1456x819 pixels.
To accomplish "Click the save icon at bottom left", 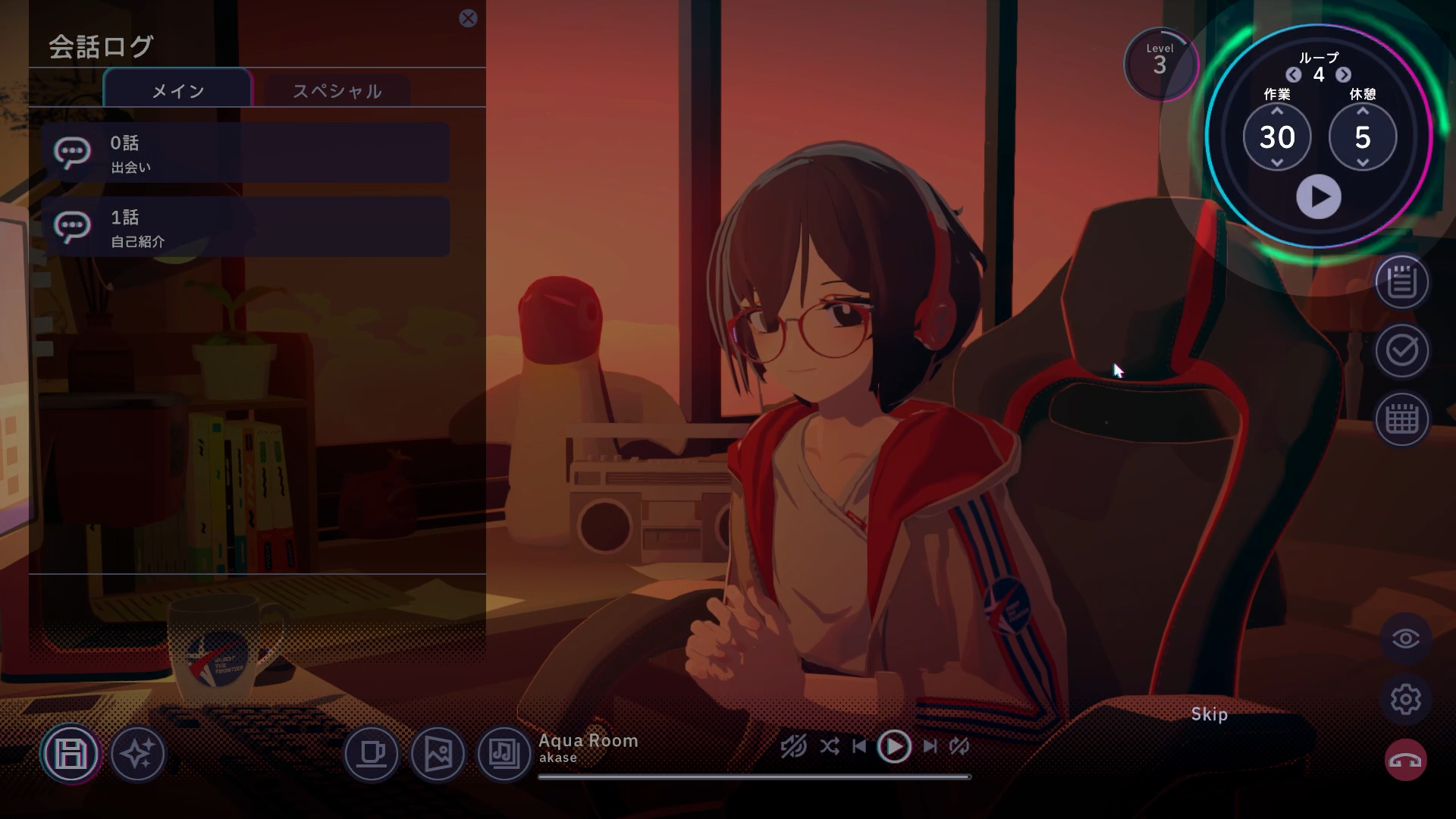I will [70, 754].
